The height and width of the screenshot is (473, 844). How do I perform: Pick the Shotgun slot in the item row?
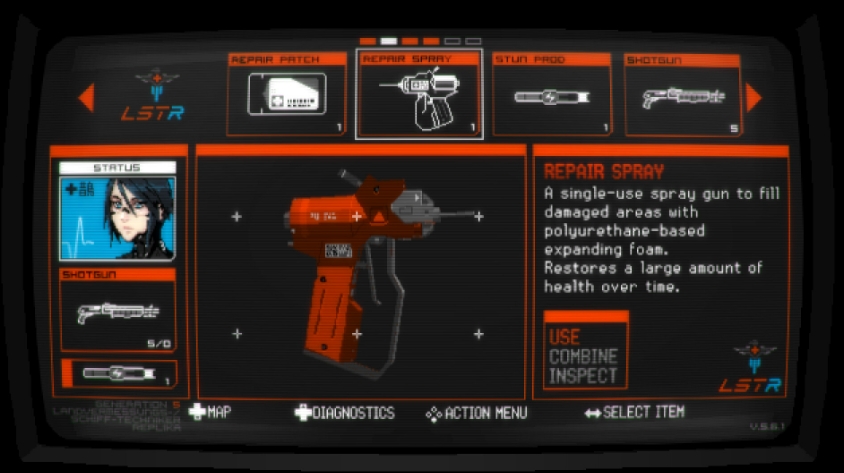pos(682,94)
